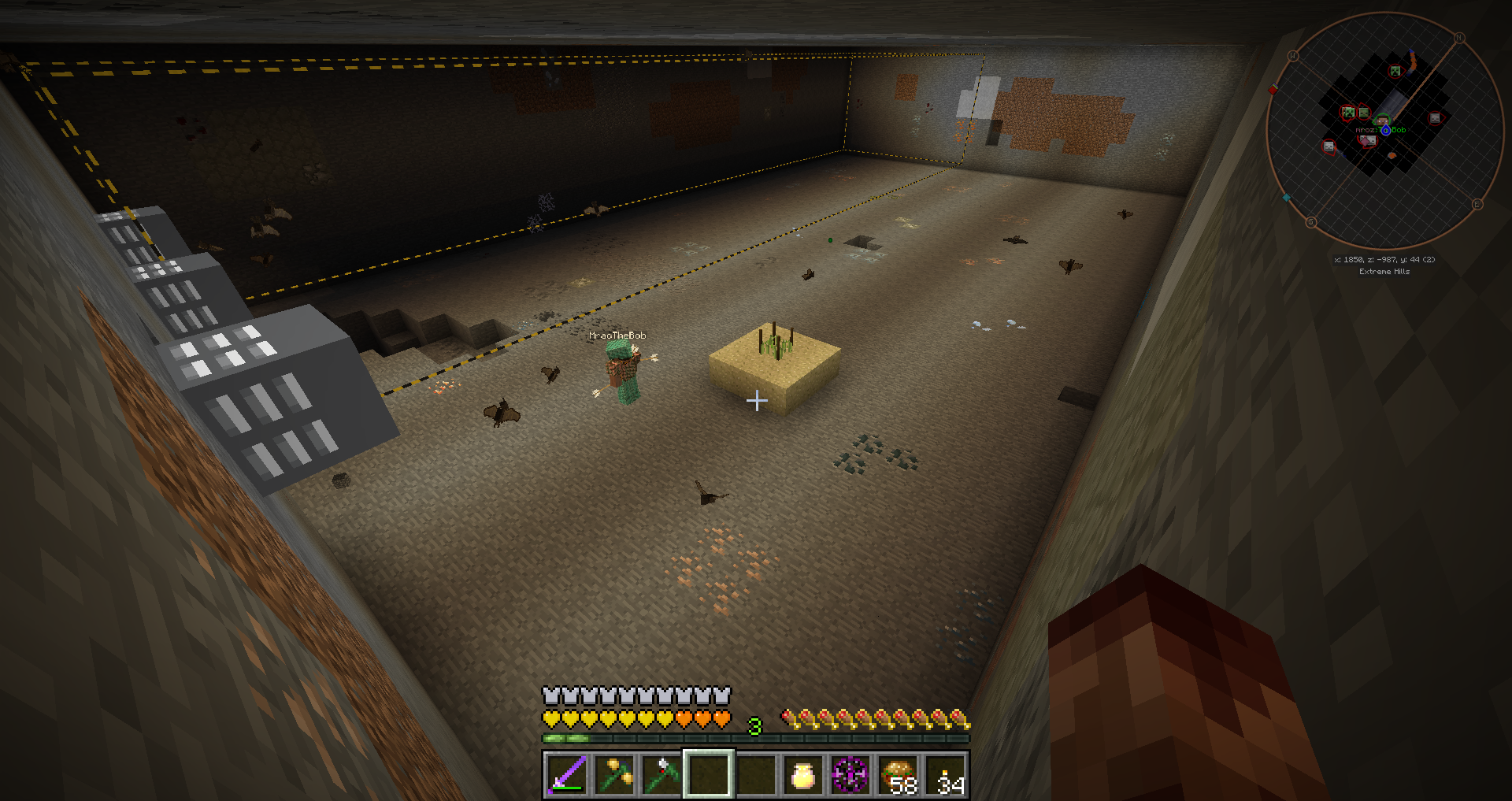Click the W compass marker on minimap

(x=1292, y=56)
